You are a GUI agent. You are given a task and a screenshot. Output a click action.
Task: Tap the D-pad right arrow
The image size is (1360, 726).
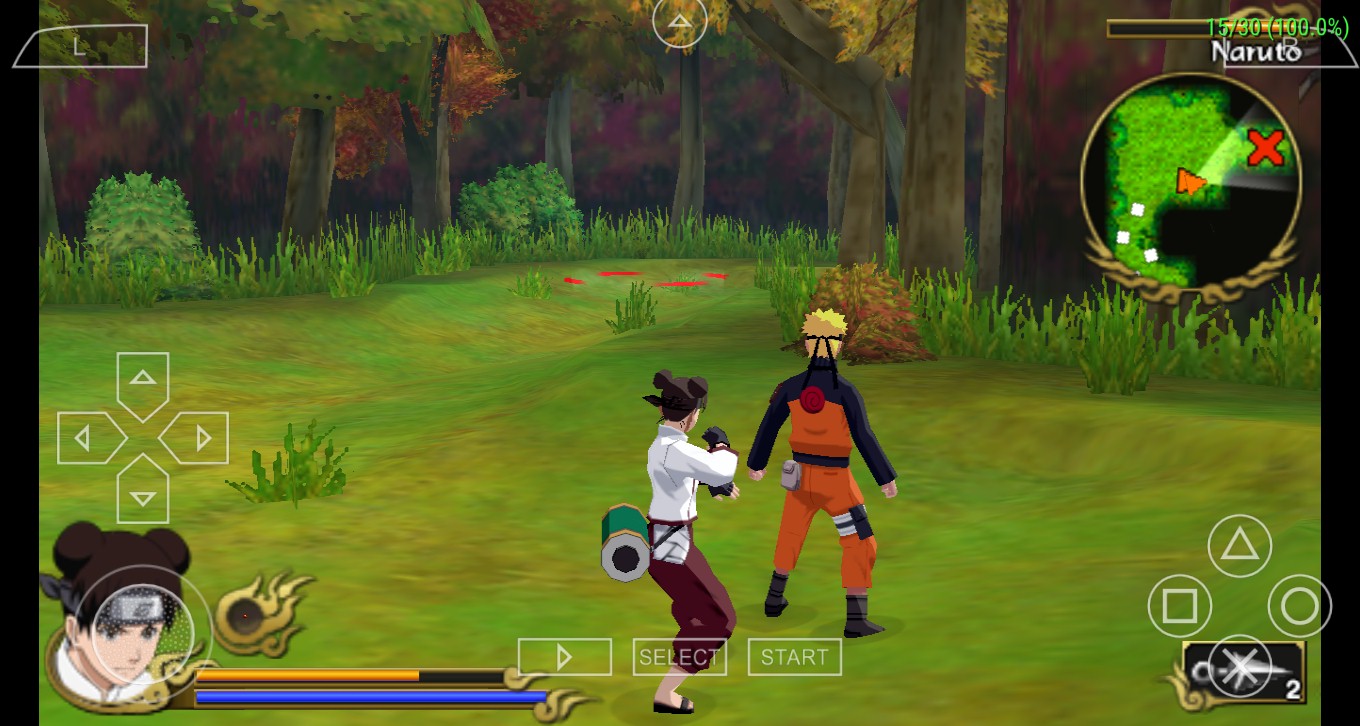point(199,438)
